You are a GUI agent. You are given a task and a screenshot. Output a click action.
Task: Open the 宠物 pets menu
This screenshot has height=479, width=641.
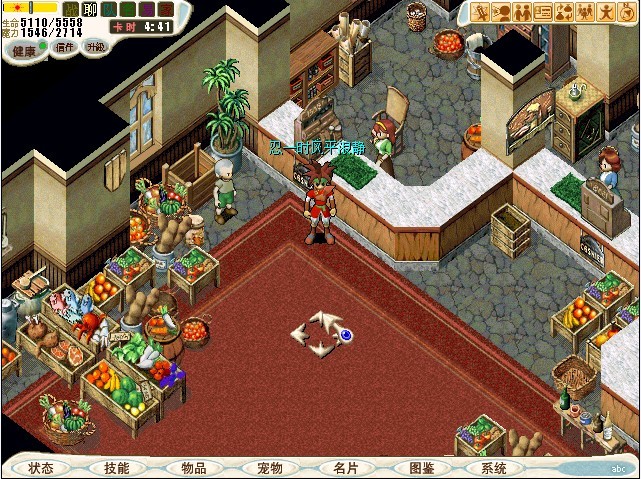pos(269,467)
